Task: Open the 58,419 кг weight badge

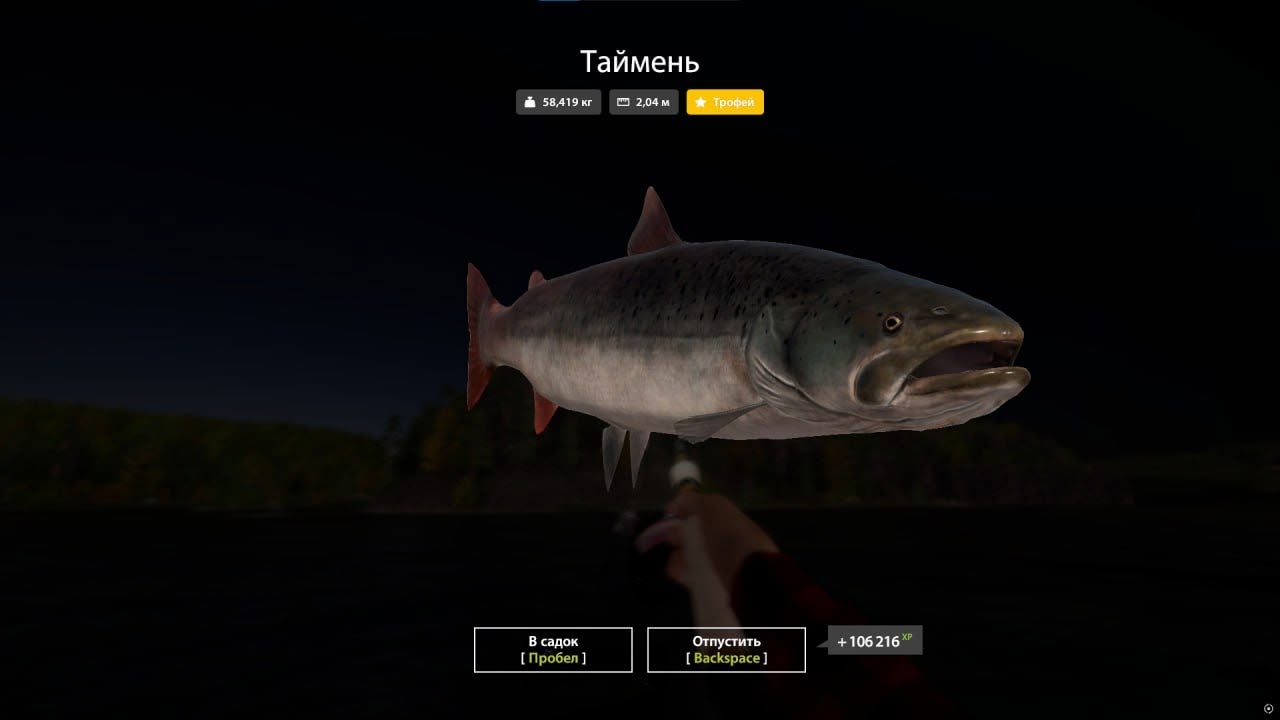Action: click(x=558, y=101)
